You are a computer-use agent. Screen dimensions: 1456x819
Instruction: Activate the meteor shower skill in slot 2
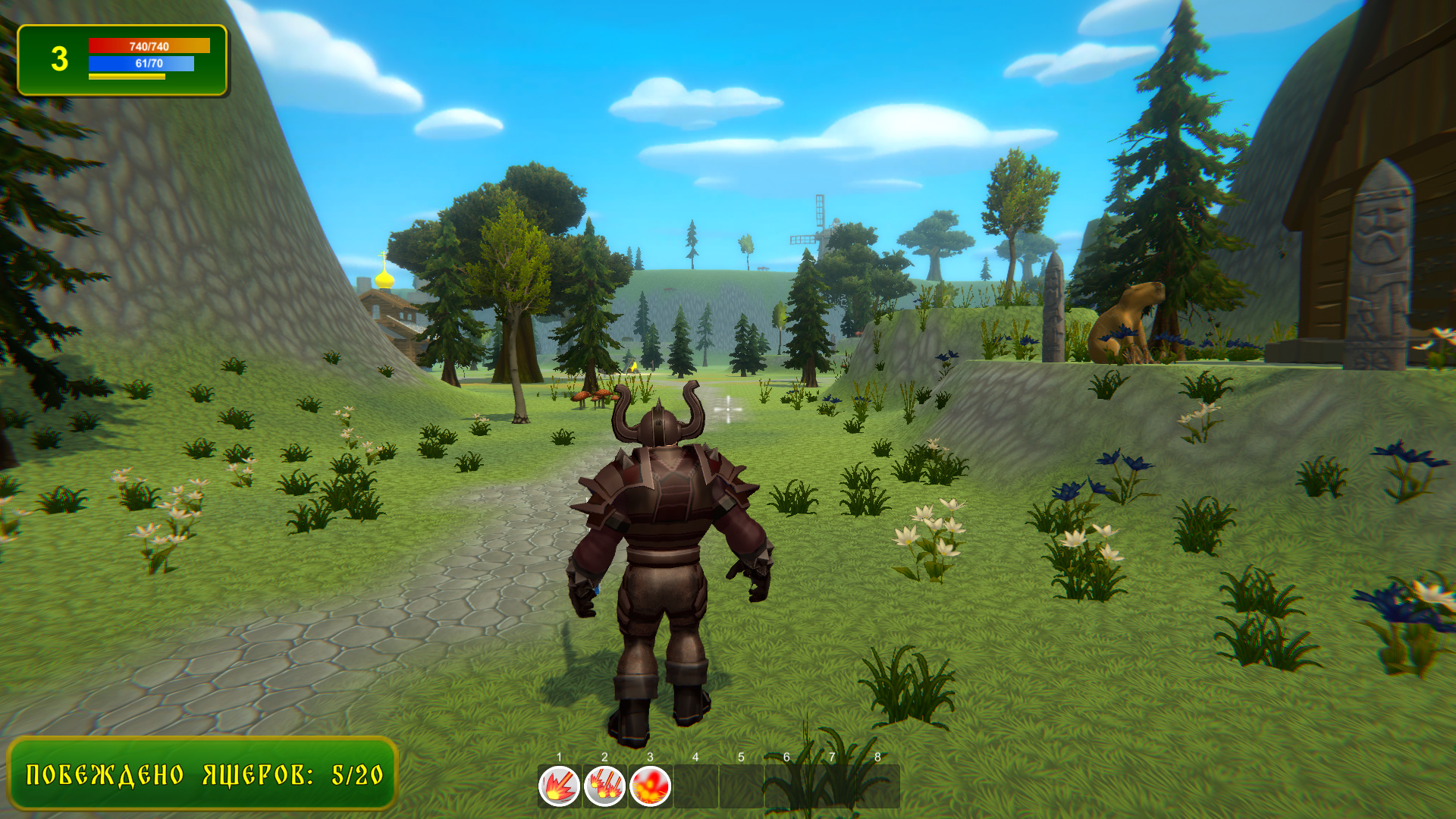tap(604, 785)
